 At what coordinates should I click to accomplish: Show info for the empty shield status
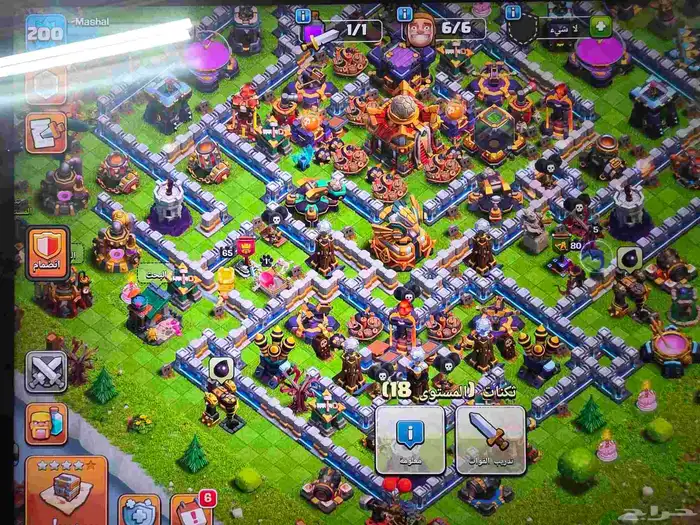pos(512,13)
